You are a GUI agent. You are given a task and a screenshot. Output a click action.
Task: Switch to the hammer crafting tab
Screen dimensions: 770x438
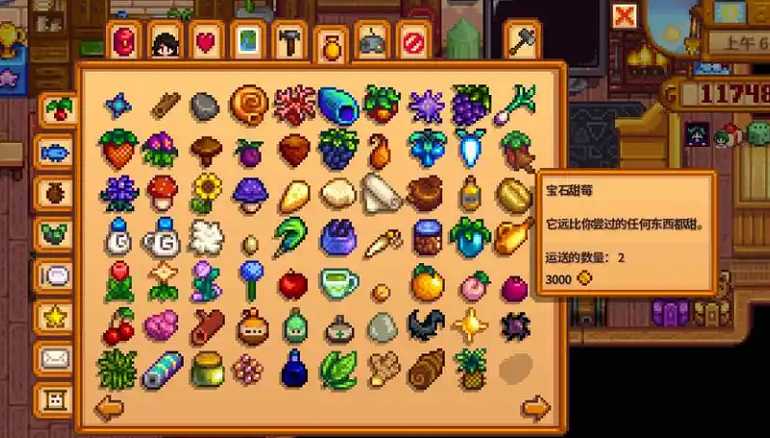(289, 43)
